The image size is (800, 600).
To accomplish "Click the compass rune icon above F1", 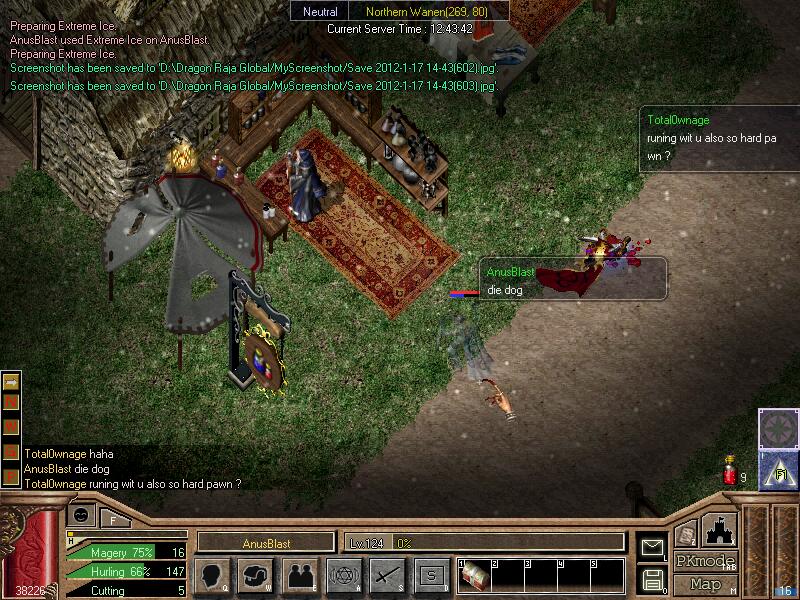I will [778, 428].
